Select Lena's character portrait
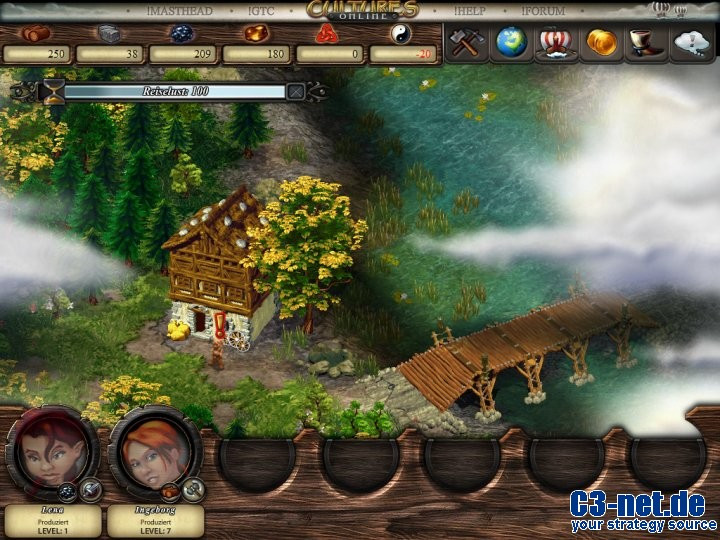The image size is (720, 540). (50, 452)
